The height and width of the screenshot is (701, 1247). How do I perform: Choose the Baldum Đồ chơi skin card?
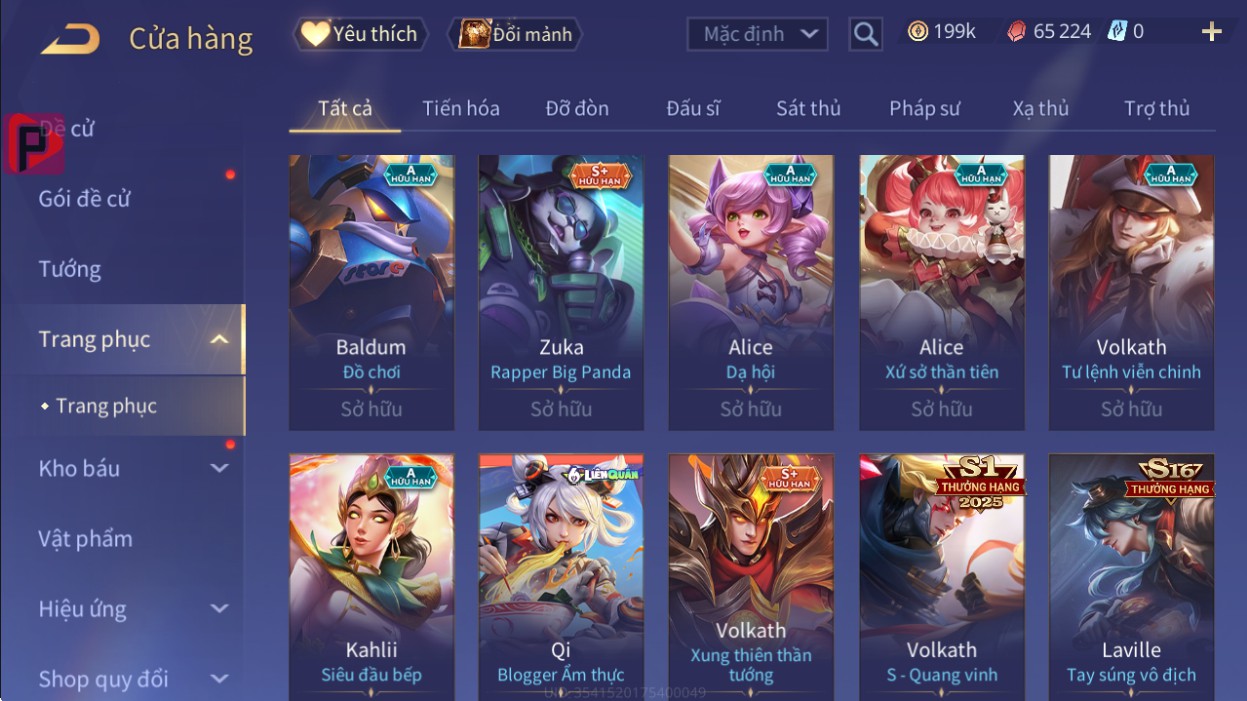371,290
